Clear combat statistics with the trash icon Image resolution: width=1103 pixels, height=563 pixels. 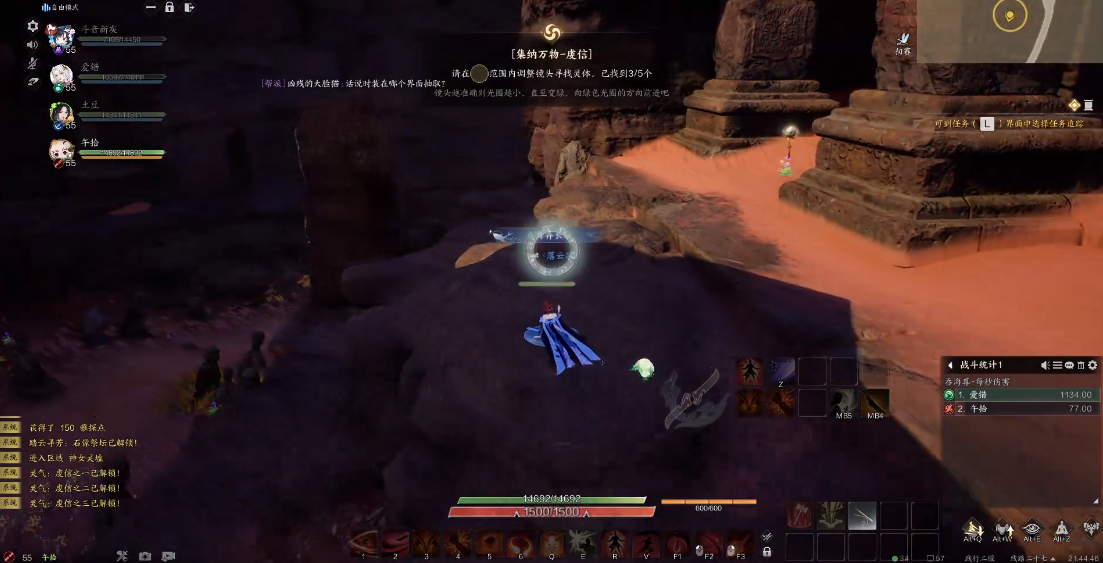pos(1080,365)
